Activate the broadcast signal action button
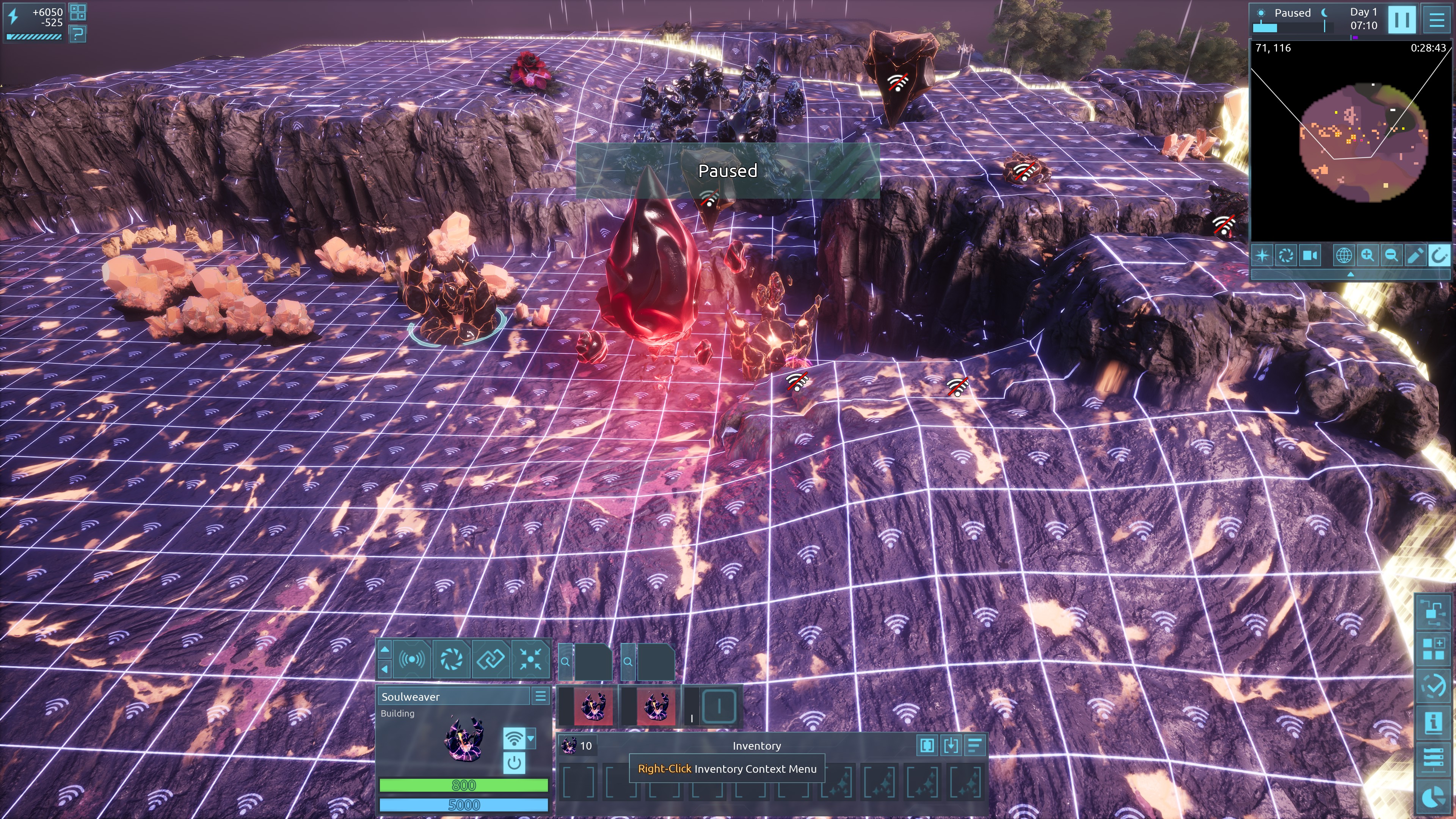 pos(411,659)
